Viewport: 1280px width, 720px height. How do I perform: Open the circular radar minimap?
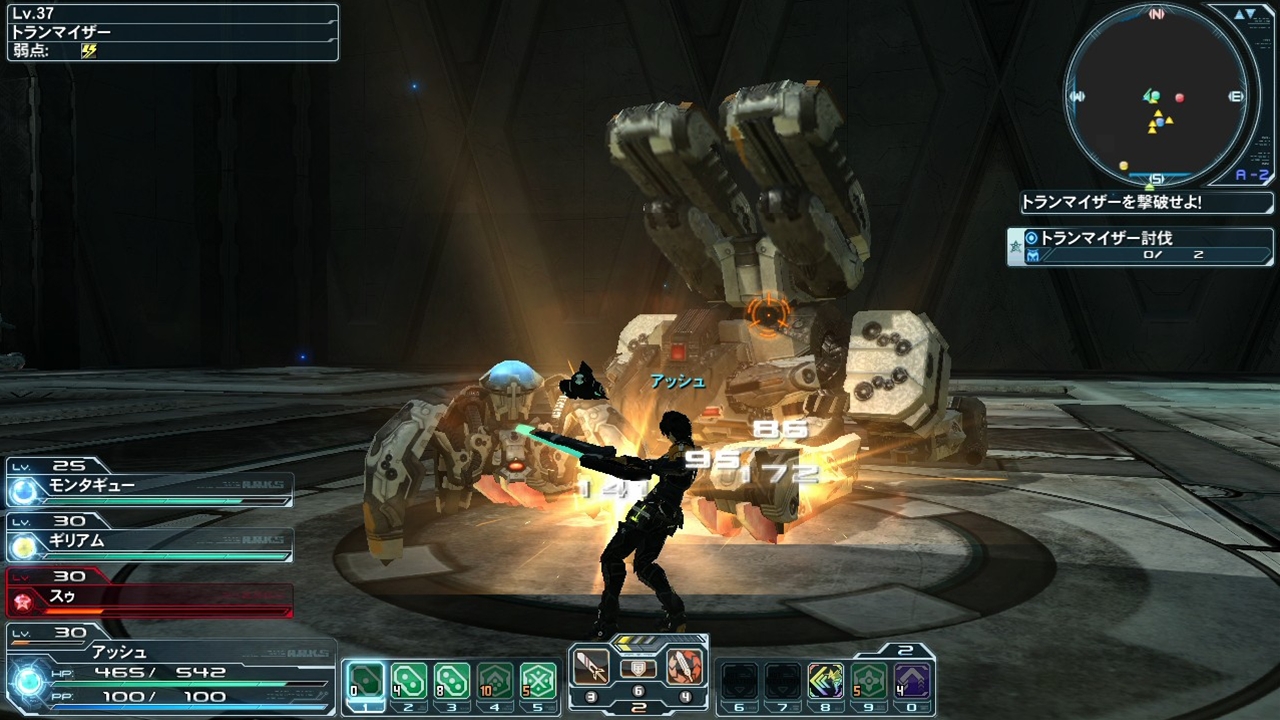click(1157, 96)
